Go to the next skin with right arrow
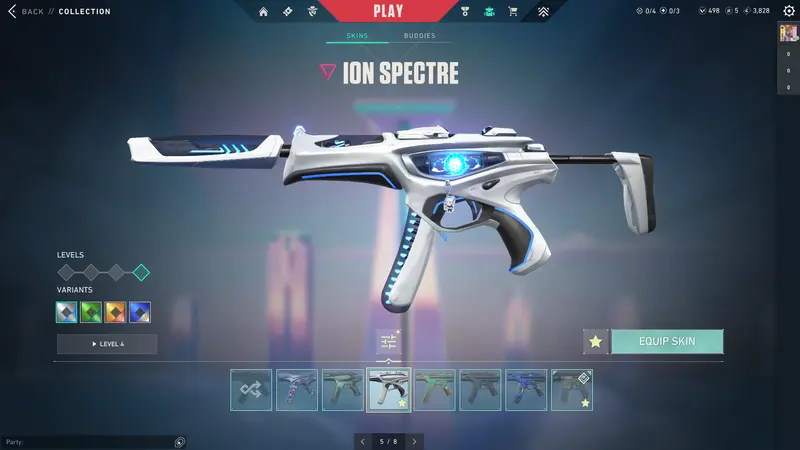Viewport: 800px width, 450px height. (x=414, y=441)
